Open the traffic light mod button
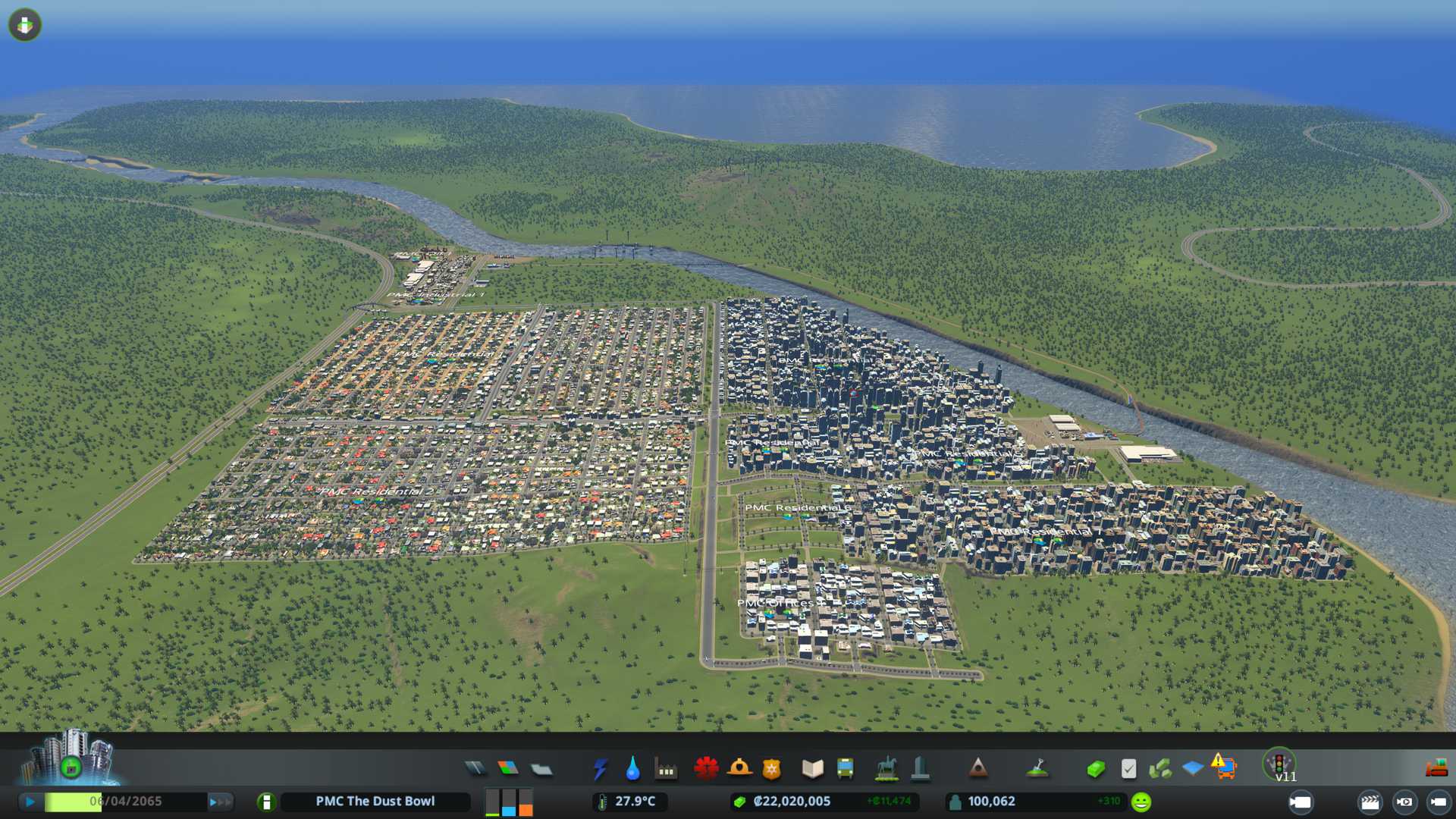 point(1279,763)
